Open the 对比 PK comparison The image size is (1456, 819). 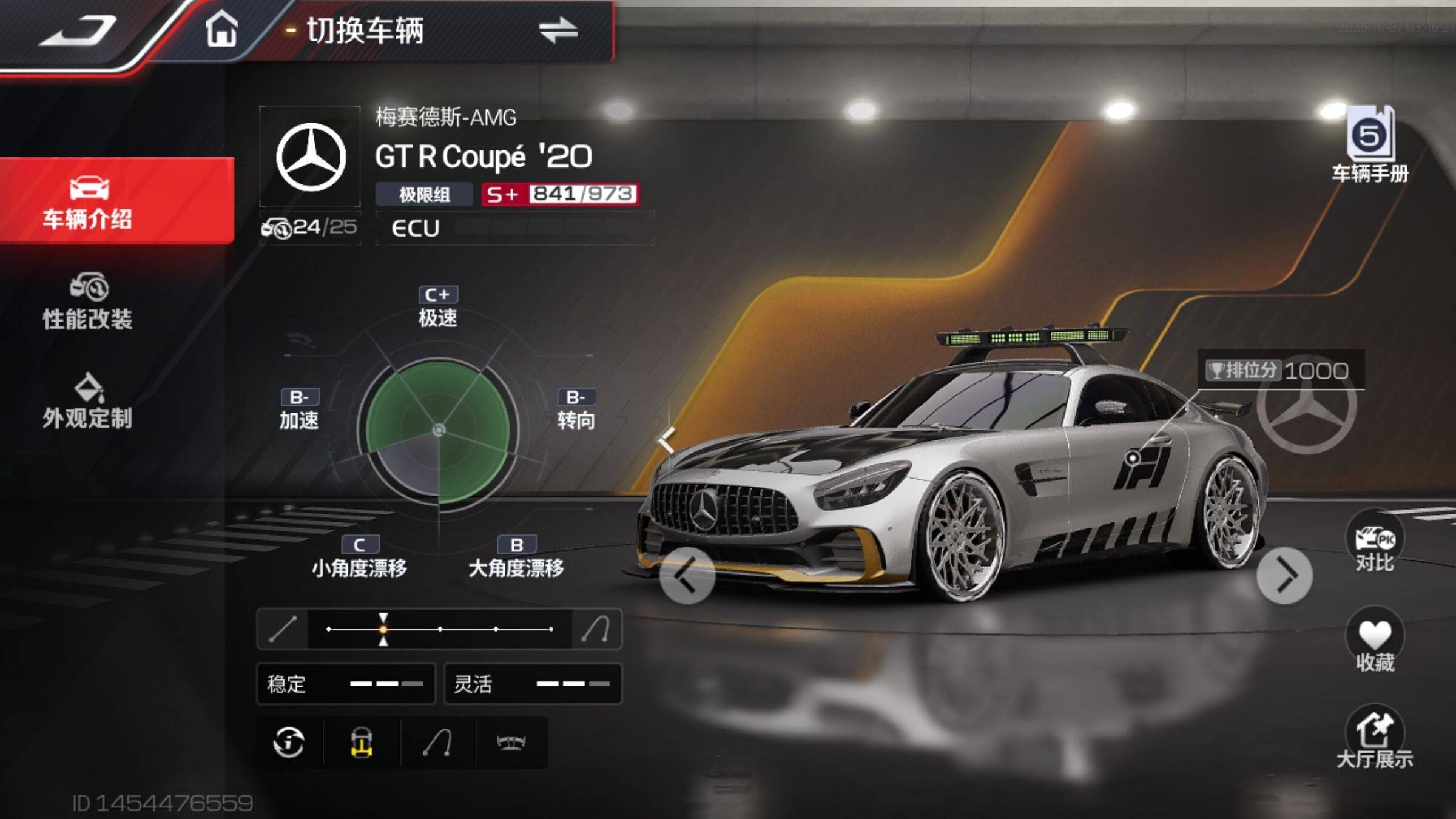click(1375, 544)
